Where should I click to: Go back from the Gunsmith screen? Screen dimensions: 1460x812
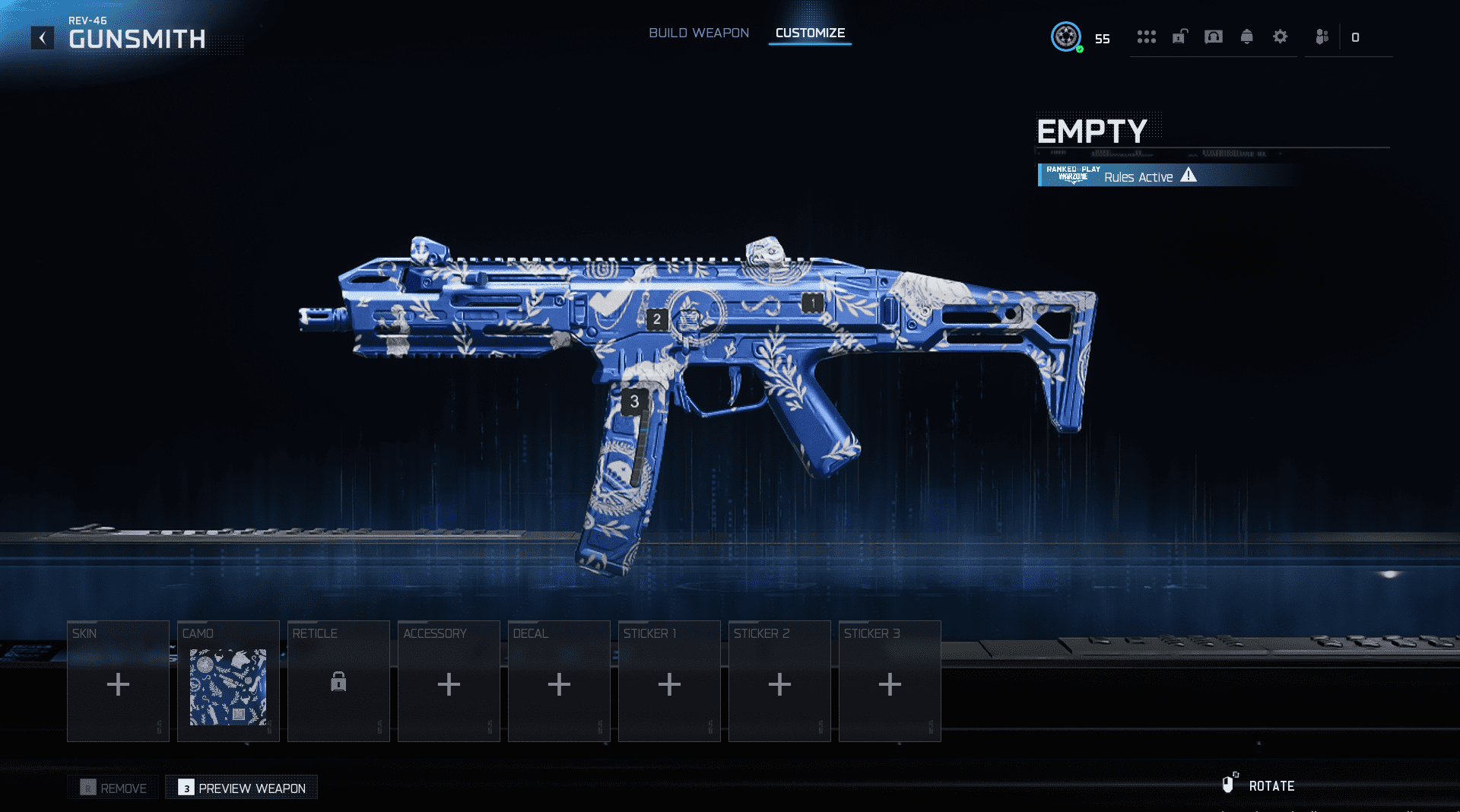(x=43, y=38)
